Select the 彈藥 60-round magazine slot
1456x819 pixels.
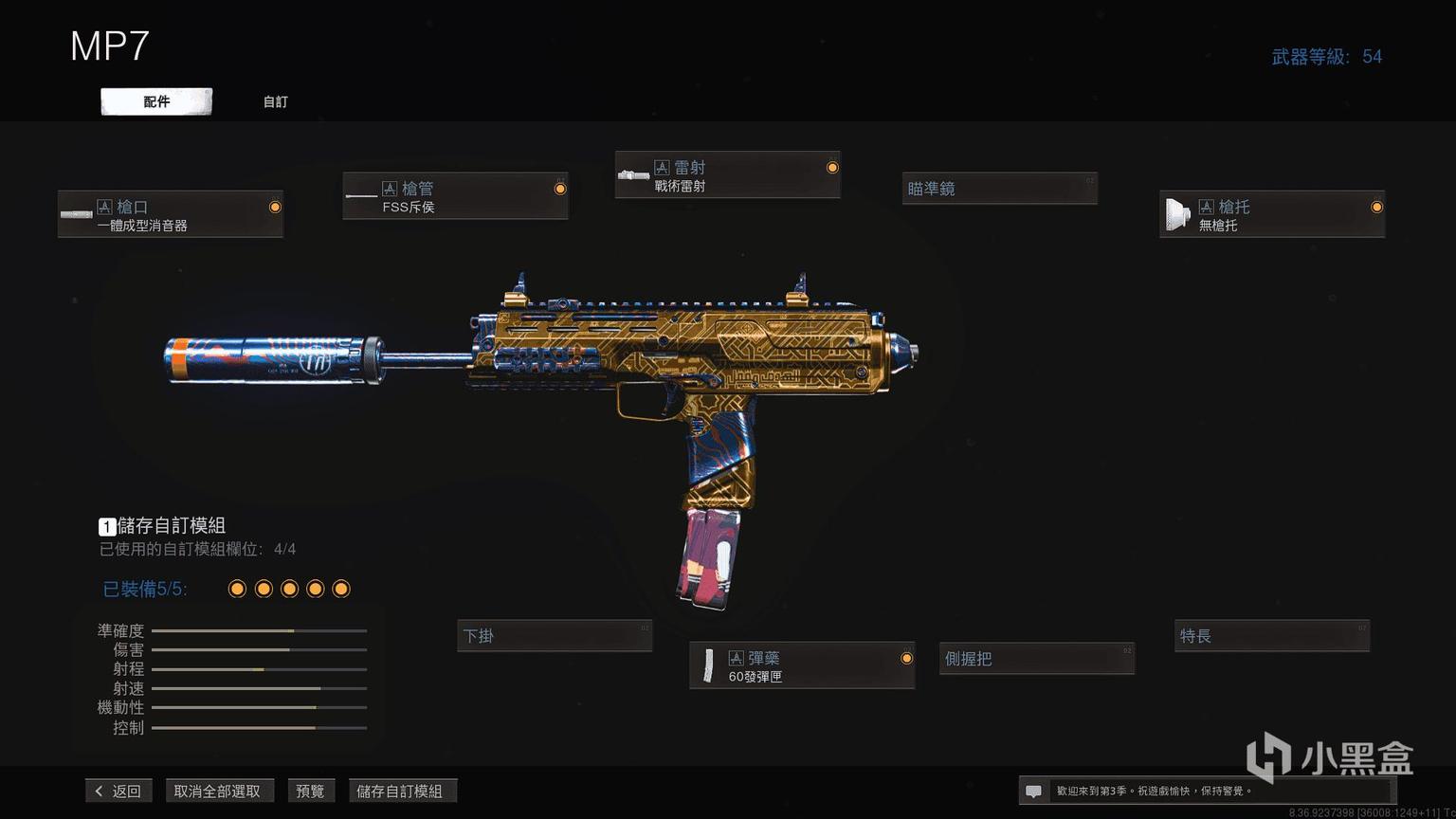click(802, 665)
